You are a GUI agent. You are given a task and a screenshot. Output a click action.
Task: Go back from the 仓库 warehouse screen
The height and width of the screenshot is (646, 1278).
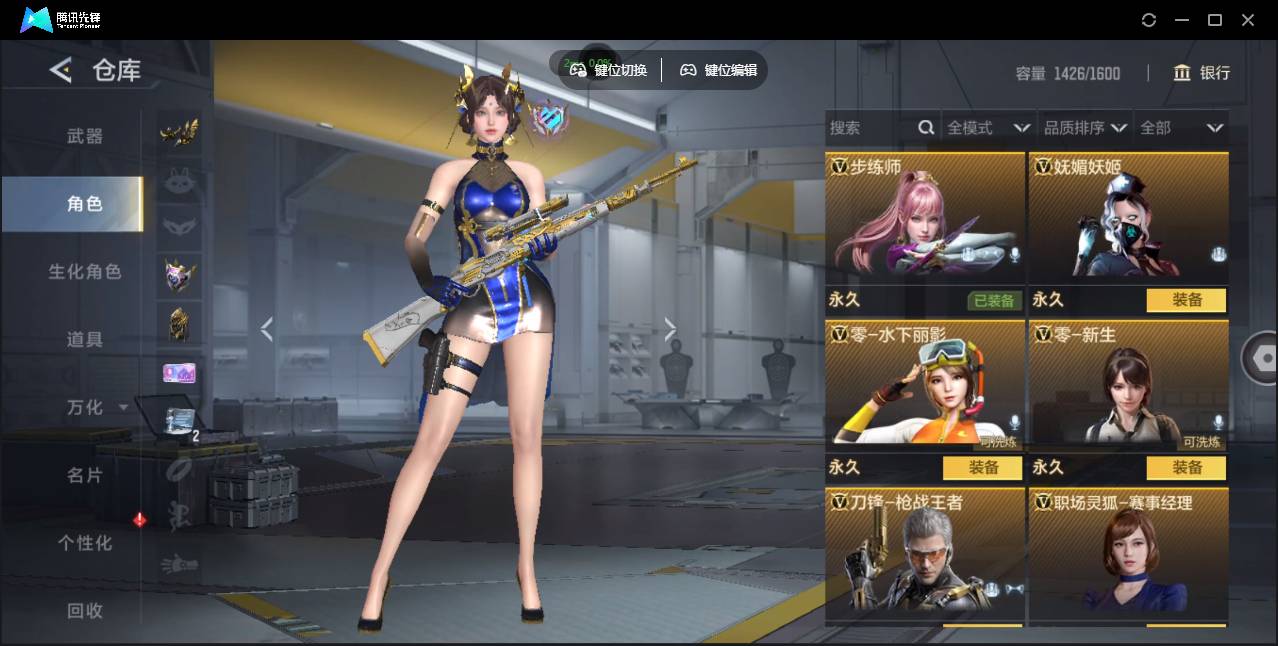click(61, 70)
